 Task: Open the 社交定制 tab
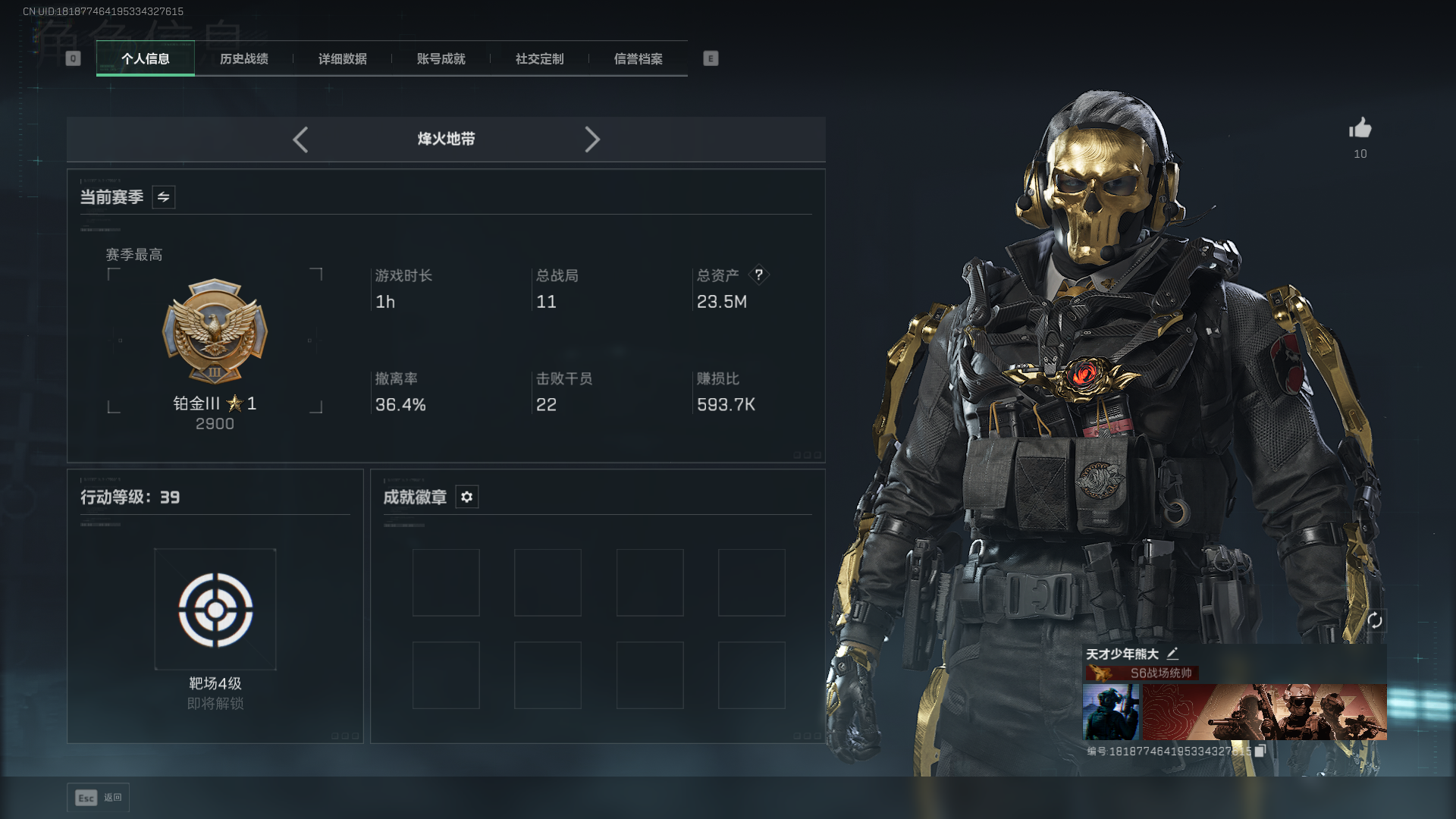(x=539, y=59)
